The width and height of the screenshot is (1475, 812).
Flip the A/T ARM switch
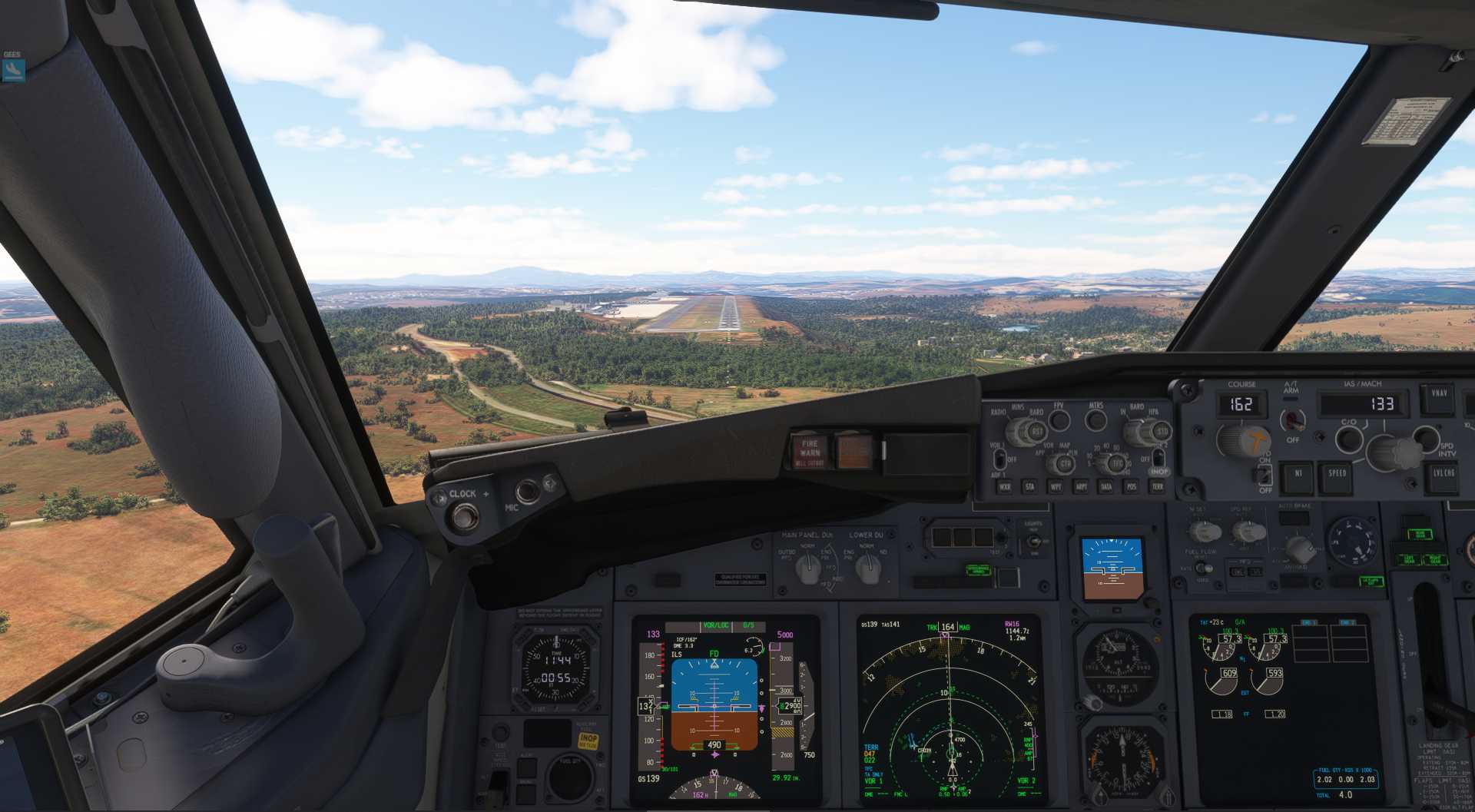click(x=1293, y=419)
